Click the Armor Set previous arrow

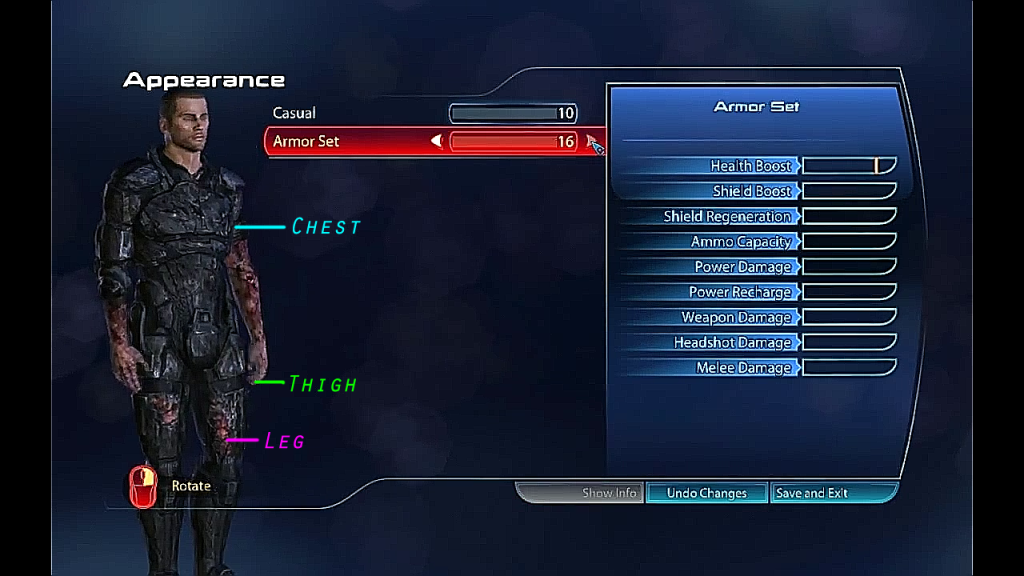tap(437, 142)
